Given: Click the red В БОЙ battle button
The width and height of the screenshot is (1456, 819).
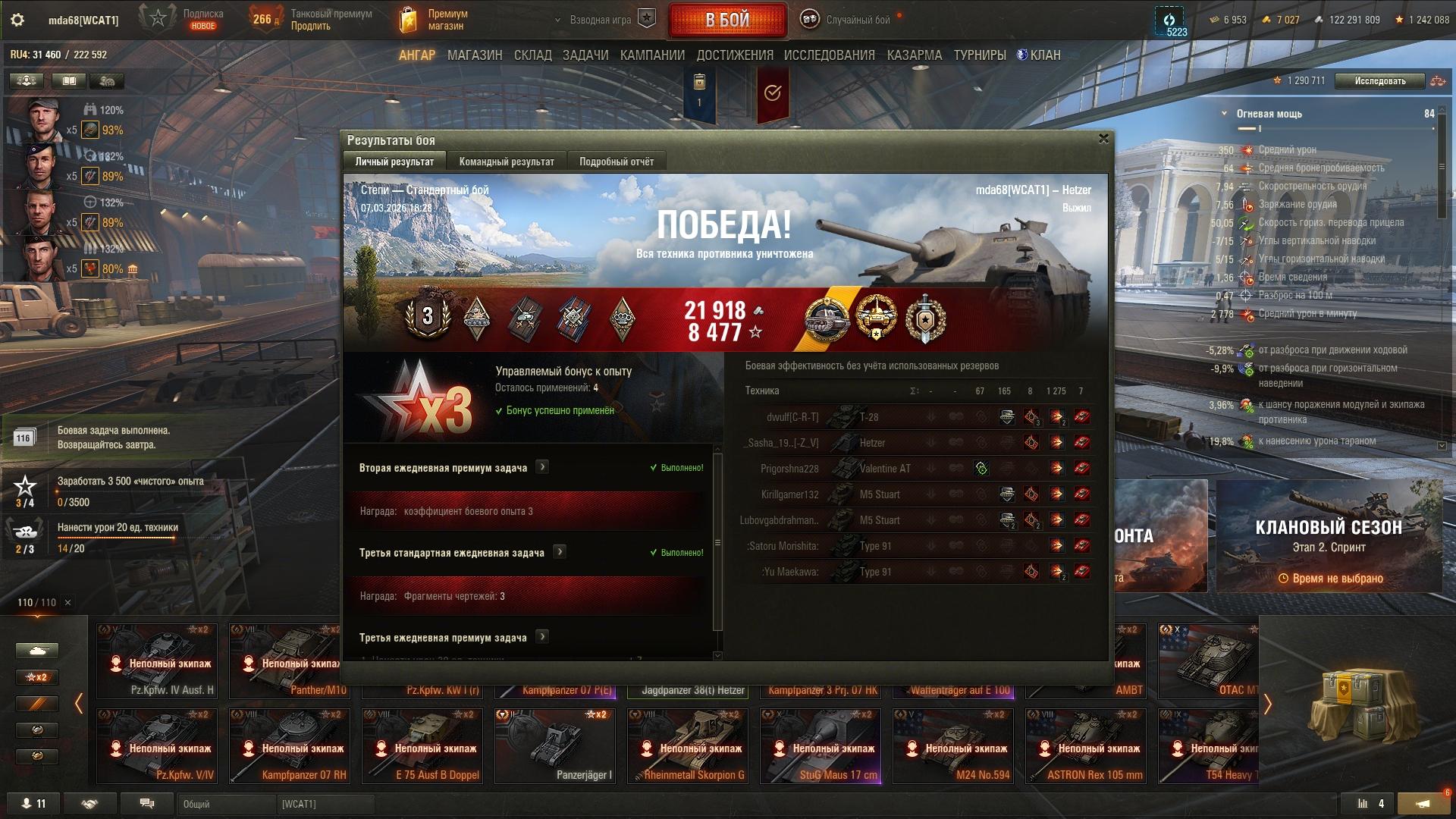Looking at the screenshot, I should coord(727,20).
